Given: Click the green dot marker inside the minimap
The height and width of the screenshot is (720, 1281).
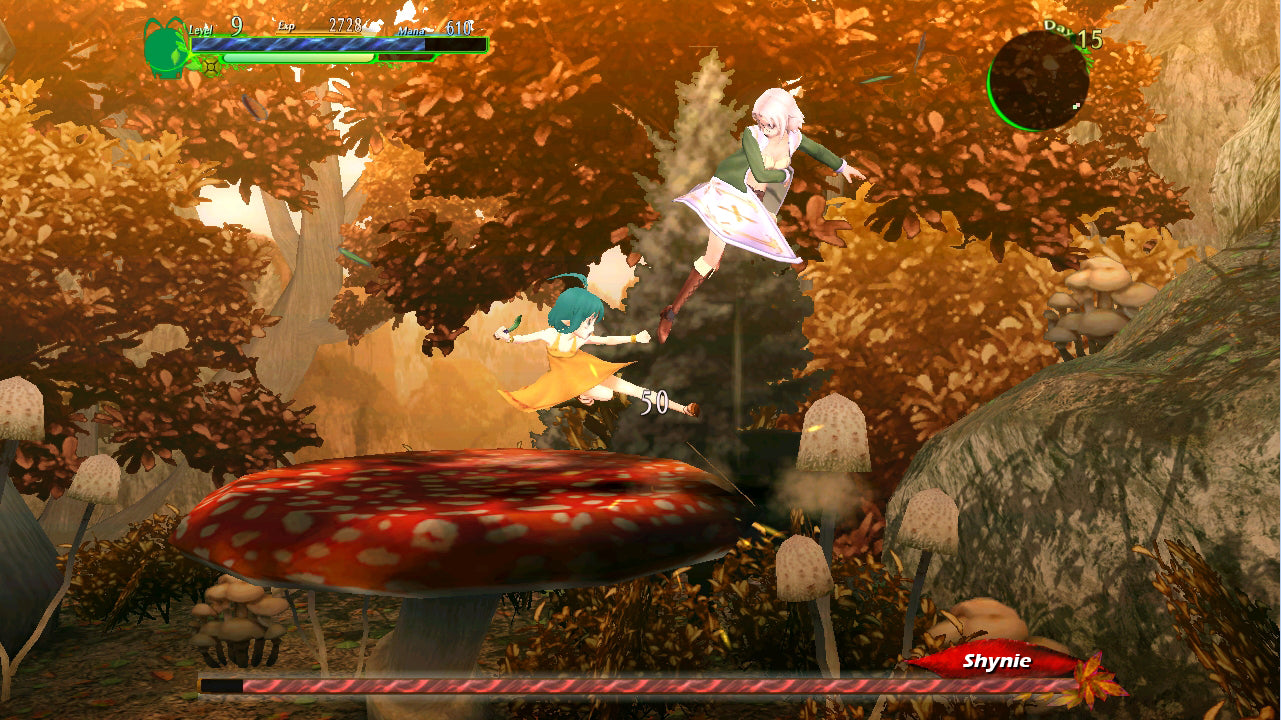Looking at the screenshot, I should coord(1075,106).
